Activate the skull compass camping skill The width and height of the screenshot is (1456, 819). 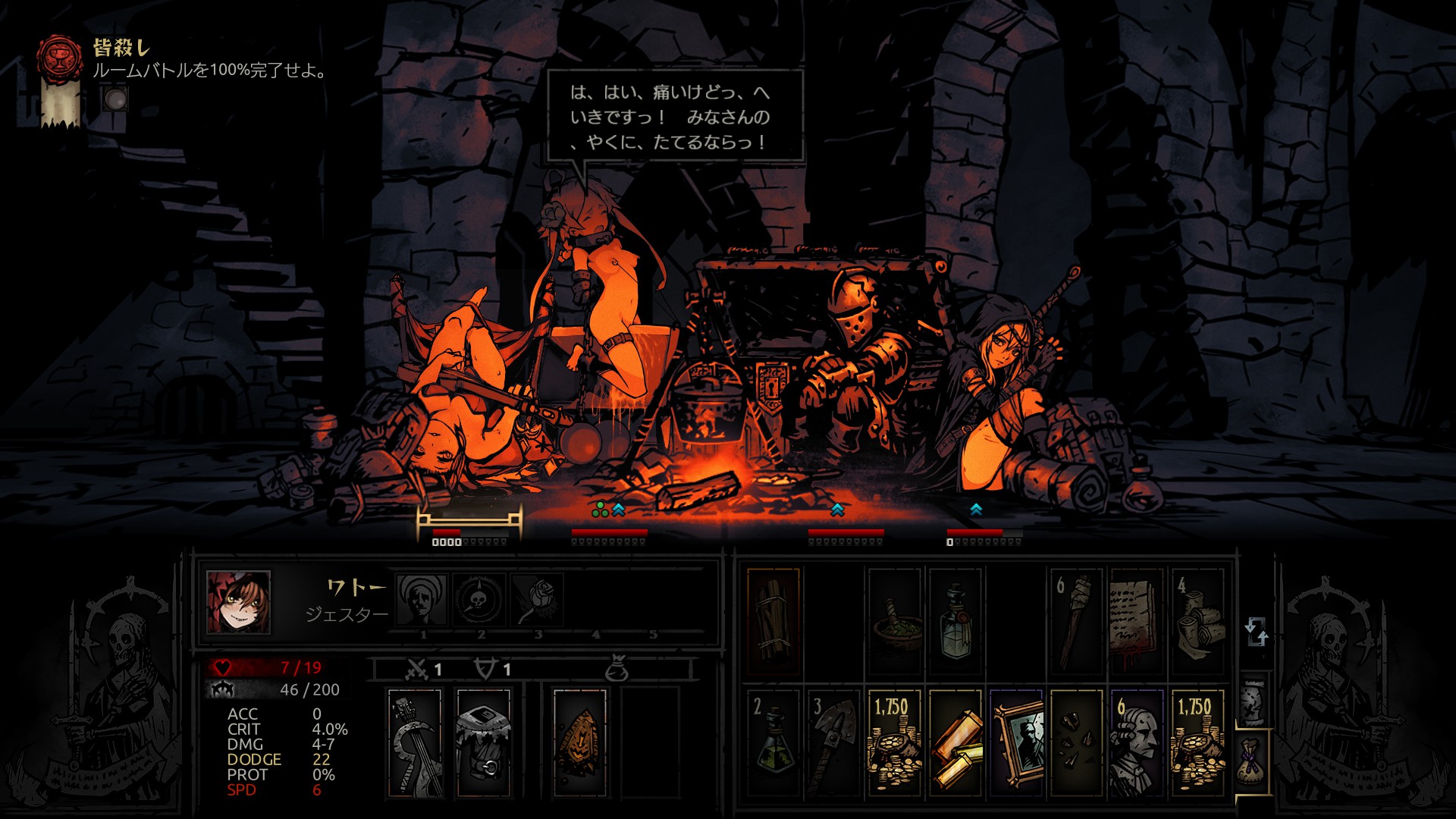coord(479,599)
